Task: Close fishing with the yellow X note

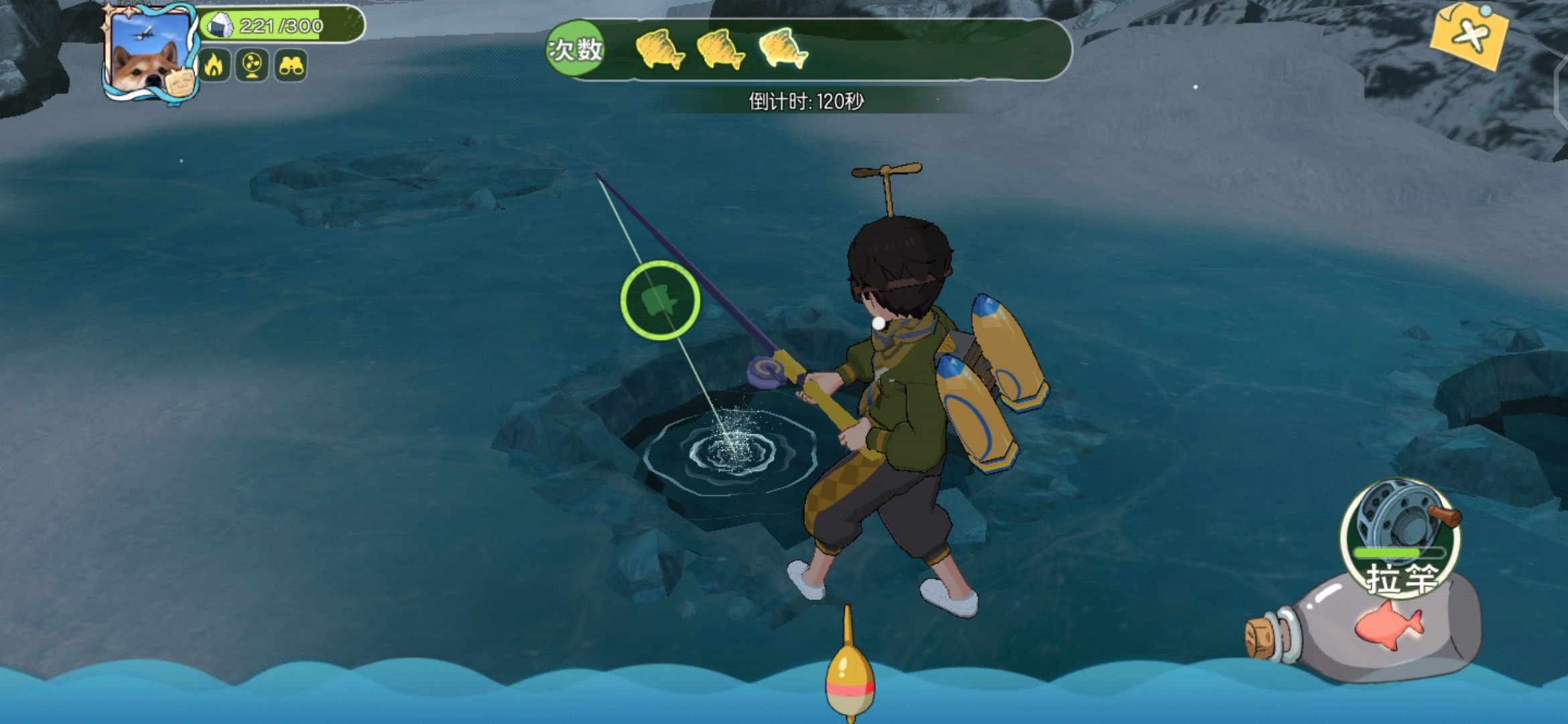Action: 1469,35
